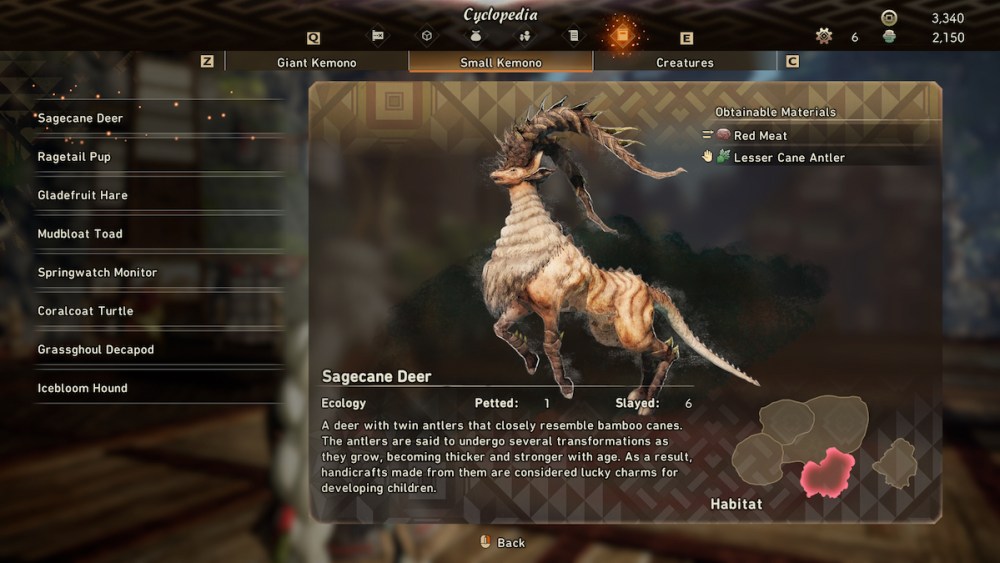Select the glowing Cyclopedia book icon
The width and height of the screenshot is (1000, 563).
click(621, 36)
